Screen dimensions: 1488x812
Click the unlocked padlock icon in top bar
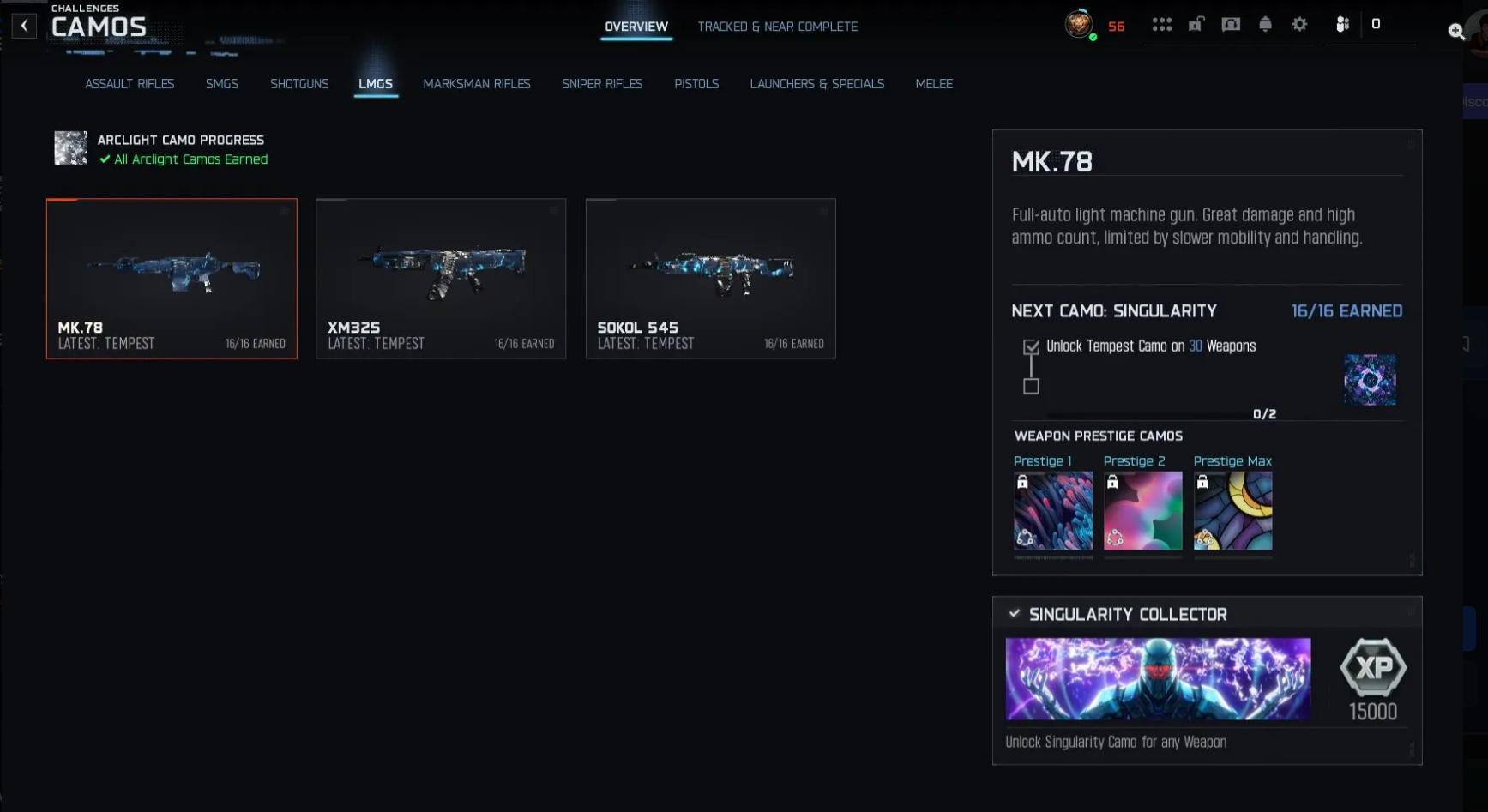click(1196, 25)
